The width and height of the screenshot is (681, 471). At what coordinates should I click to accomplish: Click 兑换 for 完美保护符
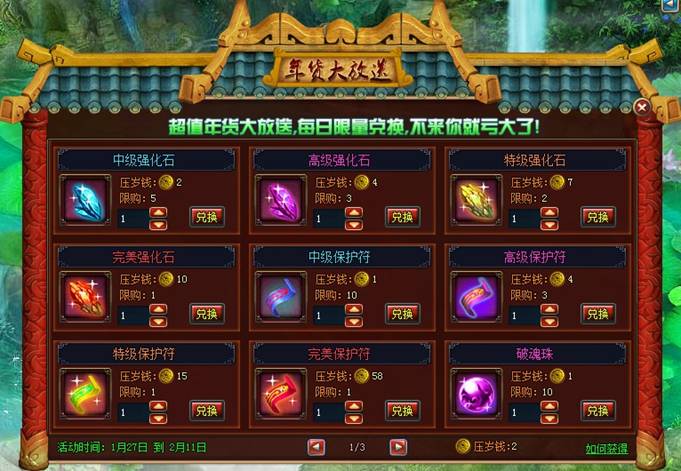[x=402, y=411]
